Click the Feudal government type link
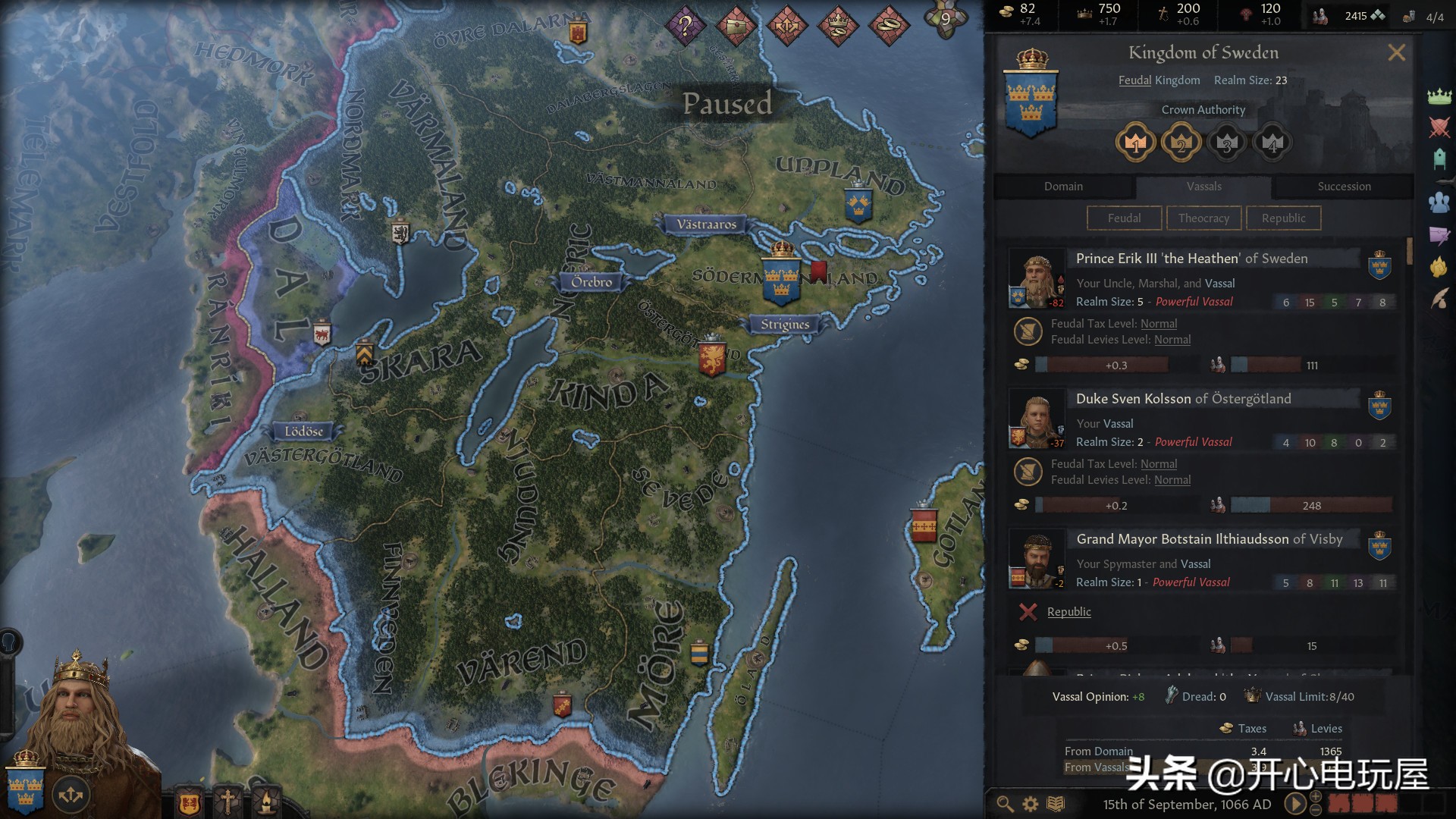Image resolution: width=1456 pixels, height=819 pixels. tap(1134, 80)
